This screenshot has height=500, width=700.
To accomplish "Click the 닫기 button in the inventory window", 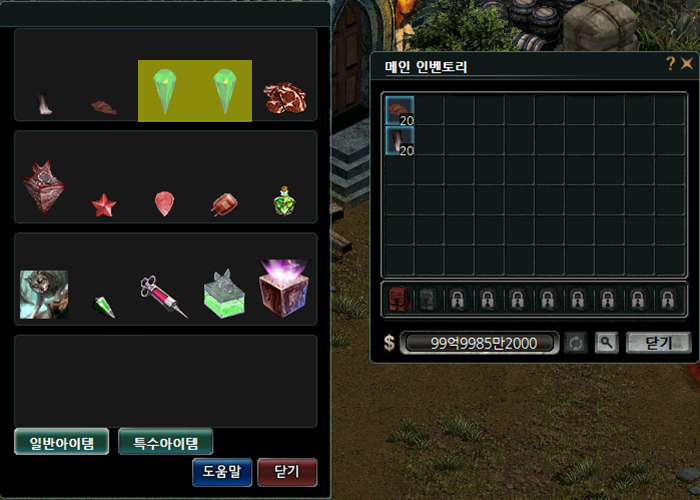I will click(x=658, y=343).
